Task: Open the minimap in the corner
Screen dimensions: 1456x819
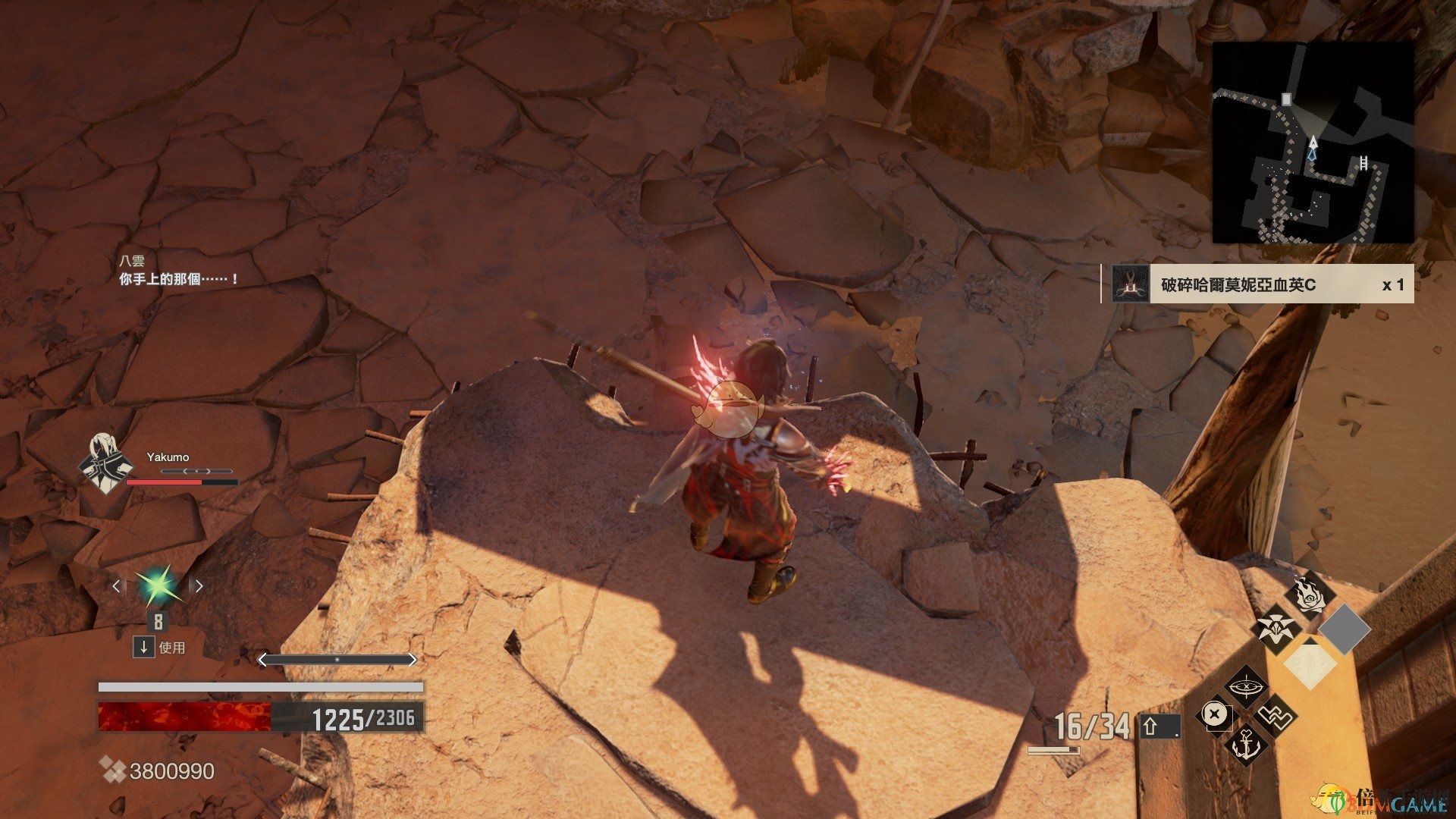Action: (x=1313, y=143)
